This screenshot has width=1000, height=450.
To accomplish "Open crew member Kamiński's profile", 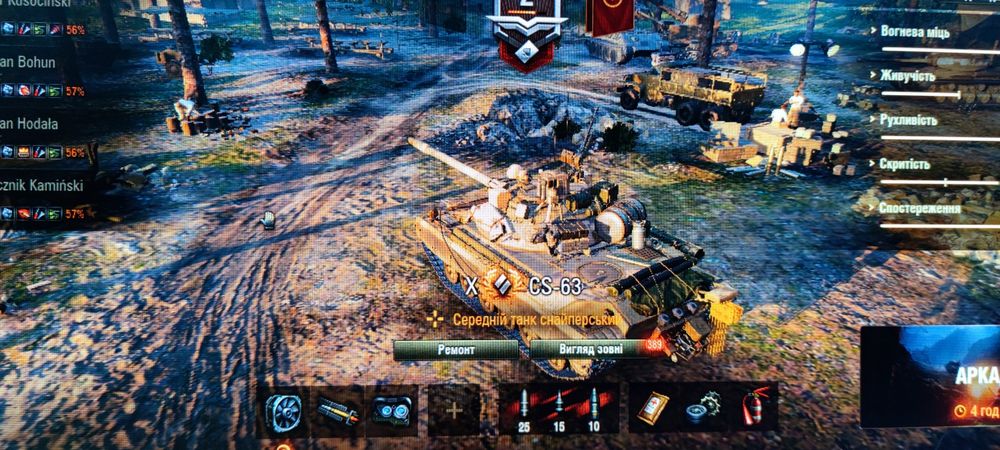I will coord(45,185).
